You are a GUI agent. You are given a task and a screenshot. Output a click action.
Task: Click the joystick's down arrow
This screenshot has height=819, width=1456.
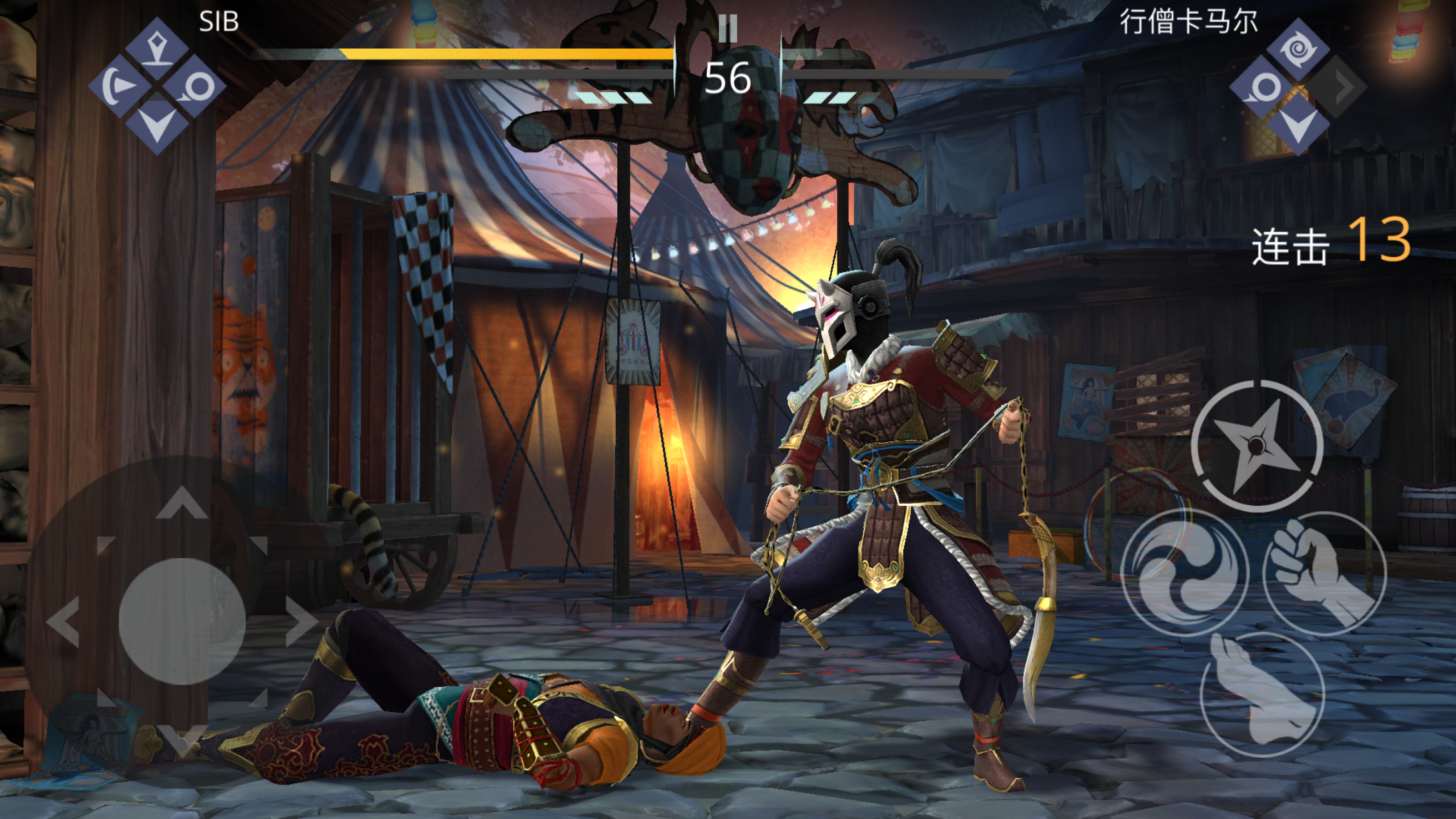(181, 739)
